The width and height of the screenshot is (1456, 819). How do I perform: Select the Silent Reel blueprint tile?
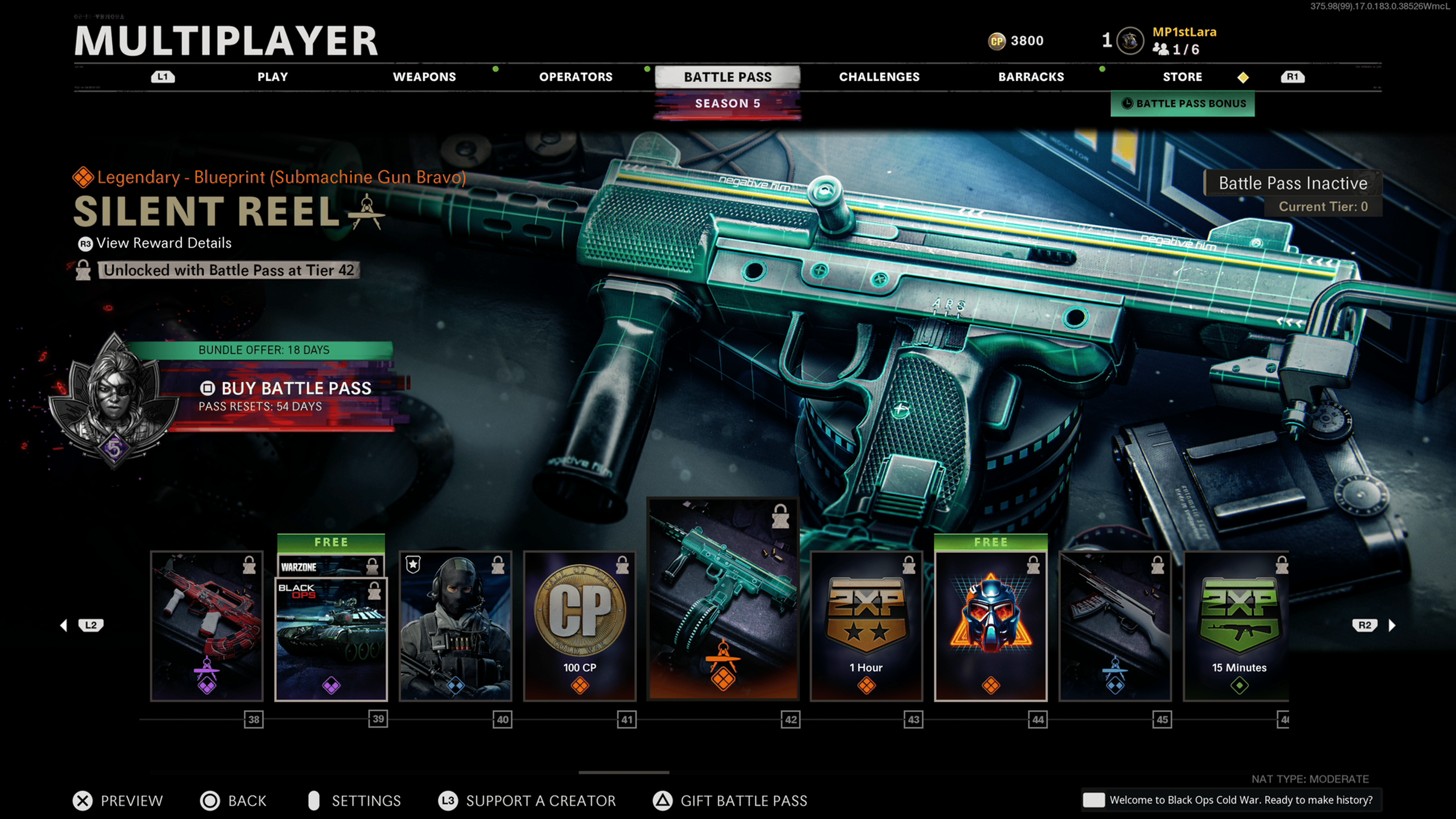[723, 599]
